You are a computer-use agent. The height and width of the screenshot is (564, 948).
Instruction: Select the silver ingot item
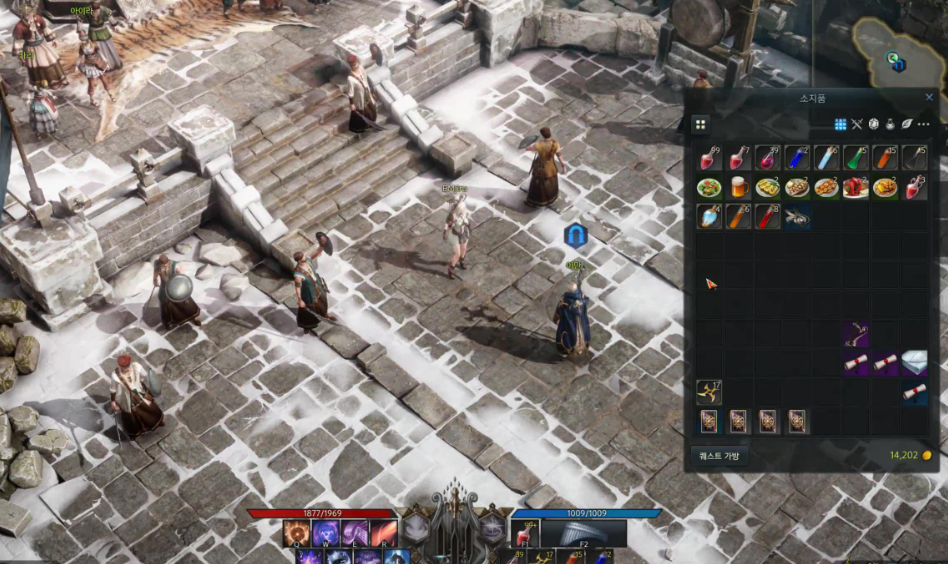click(x=914, y=363)
